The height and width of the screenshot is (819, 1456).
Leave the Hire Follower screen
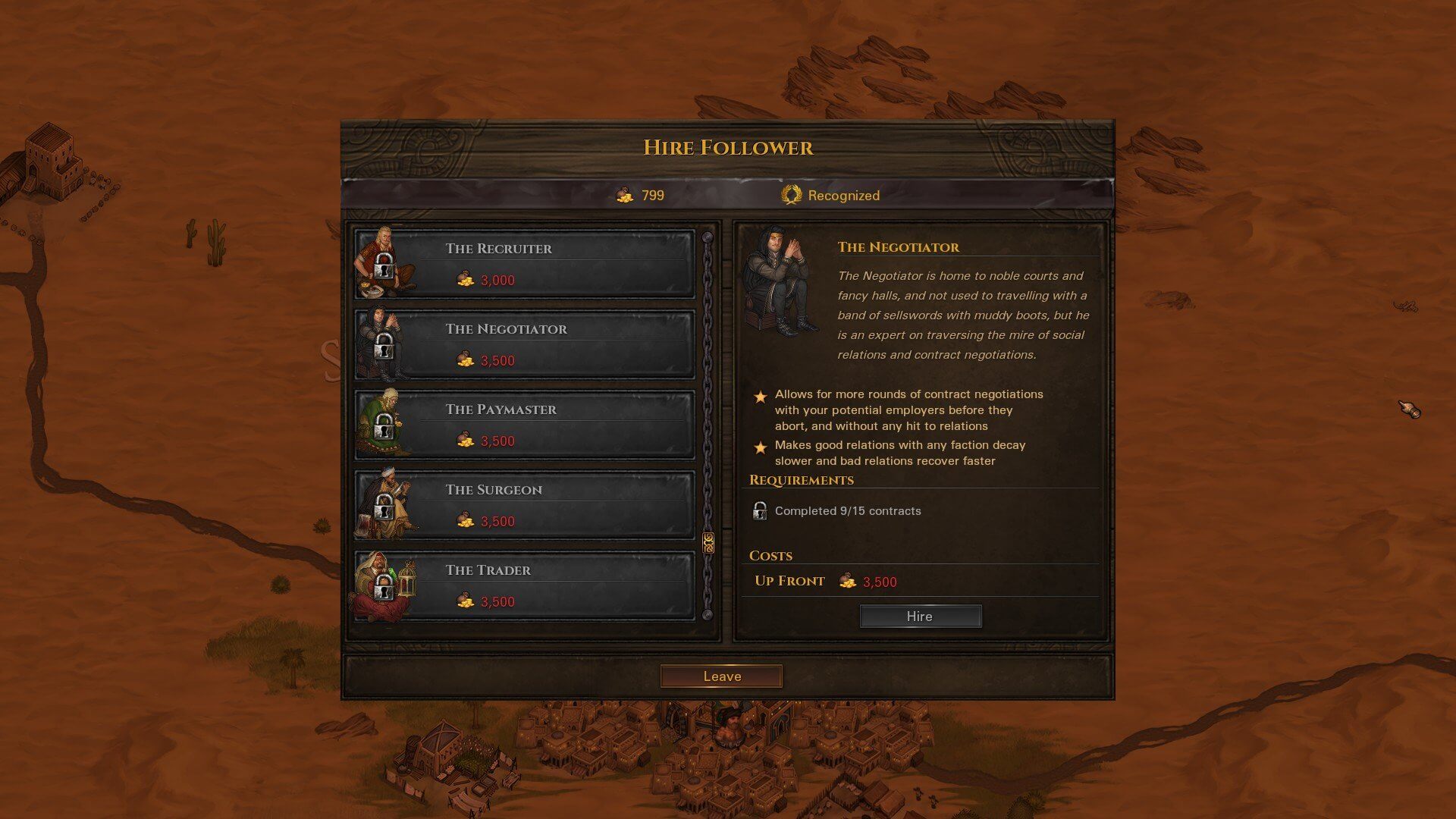click(721, 676)
